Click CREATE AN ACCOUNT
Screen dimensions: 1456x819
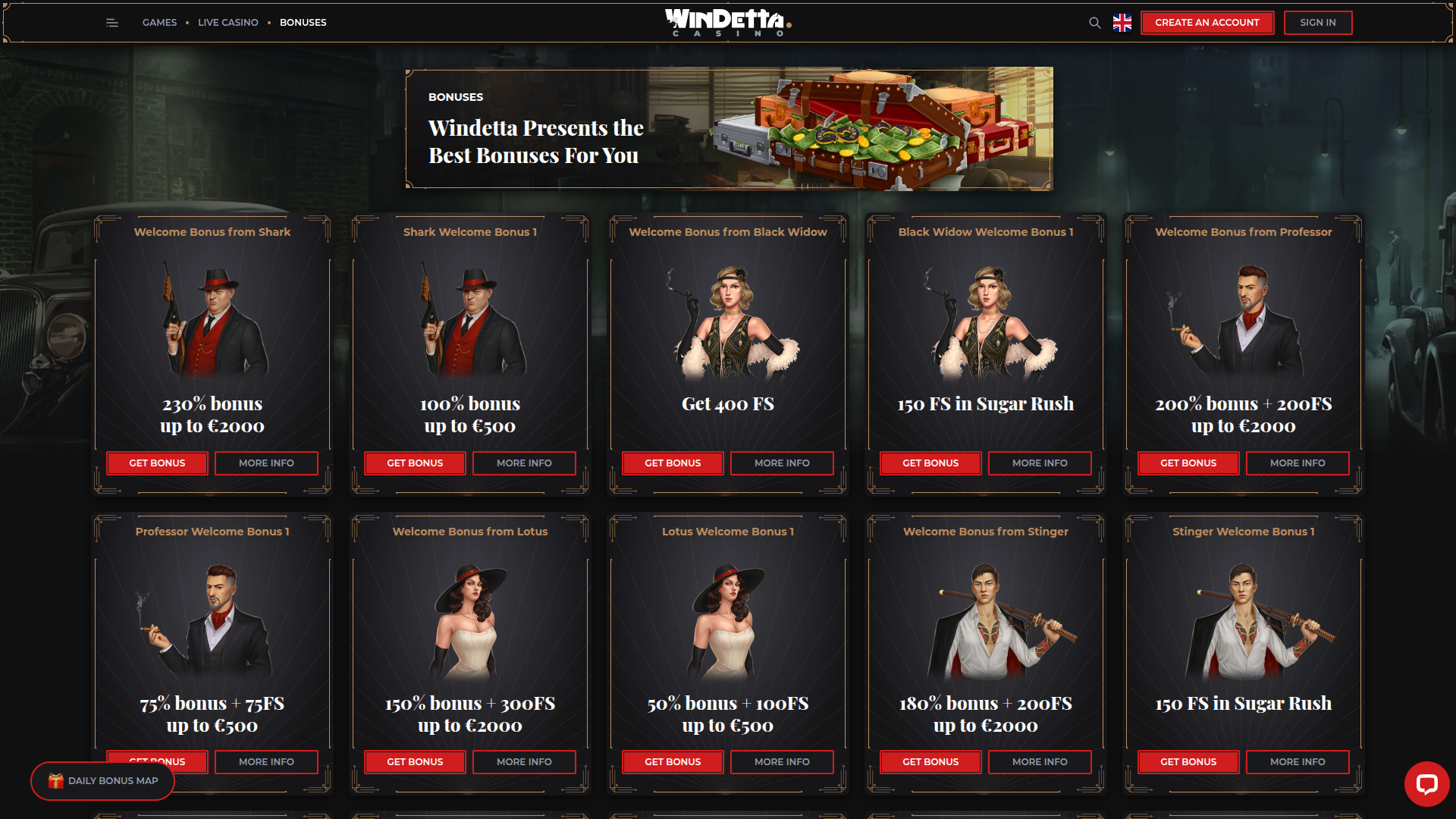1207,23
